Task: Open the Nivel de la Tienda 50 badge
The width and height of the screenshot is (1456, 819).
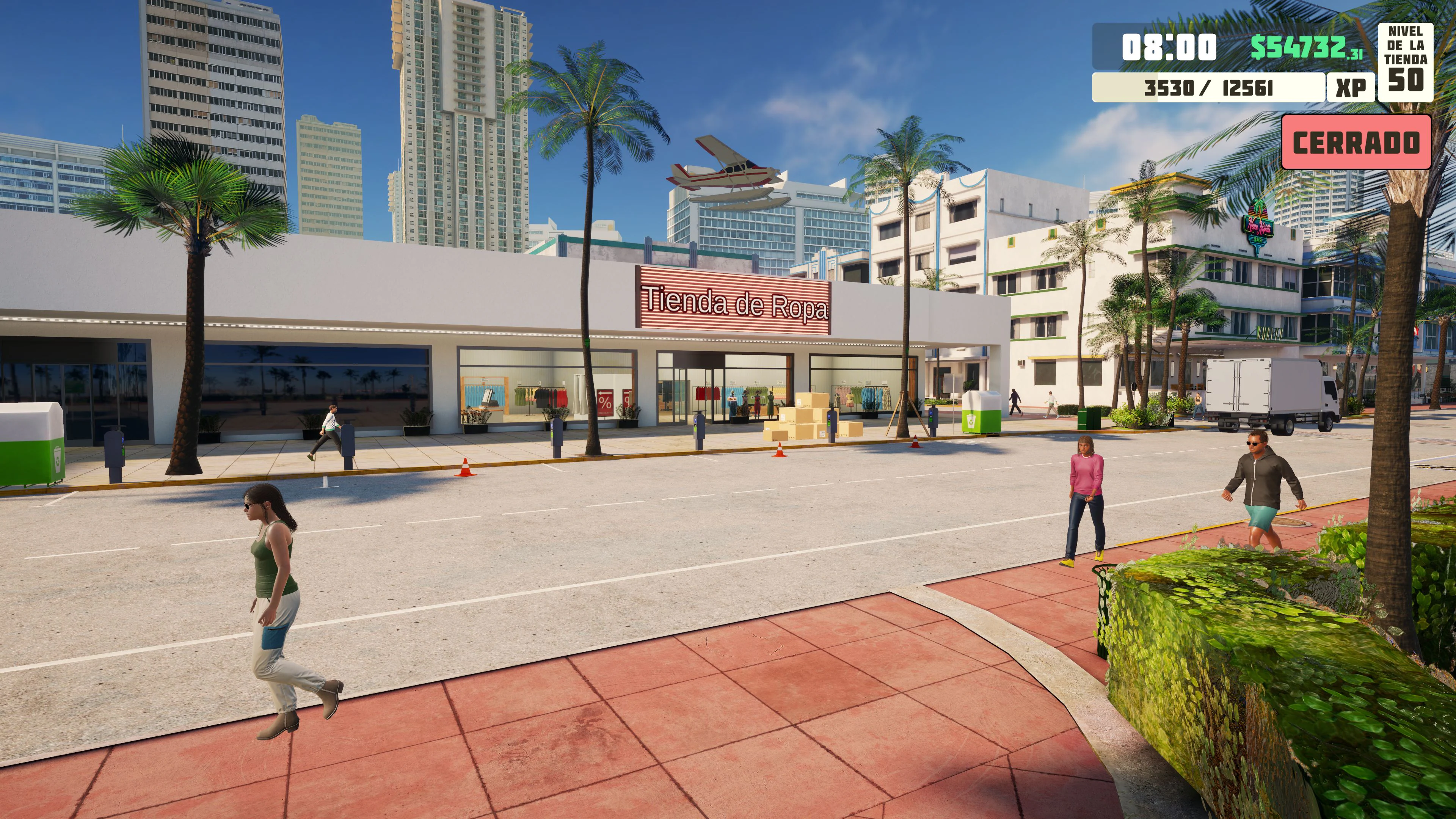Action: point(1405,62)
